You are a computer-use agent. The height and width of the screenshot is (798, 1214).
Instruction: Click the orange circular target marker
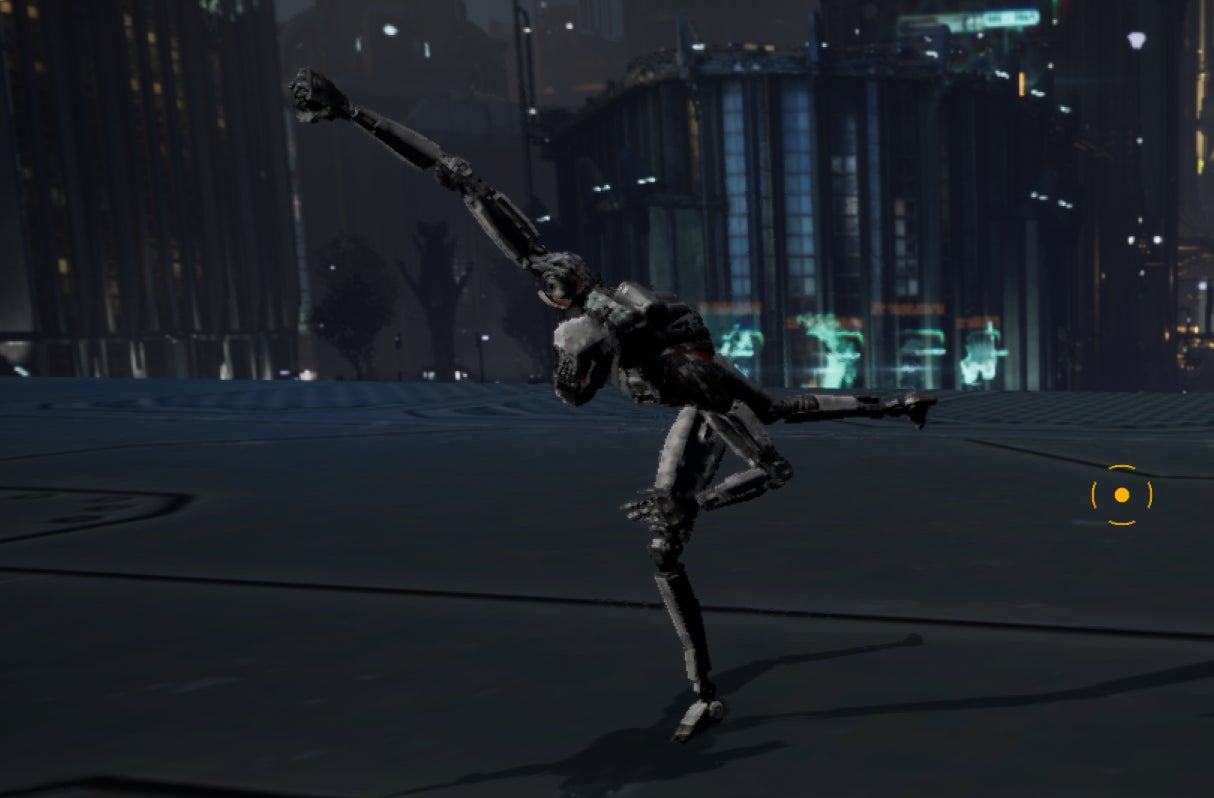[1121, 495]
